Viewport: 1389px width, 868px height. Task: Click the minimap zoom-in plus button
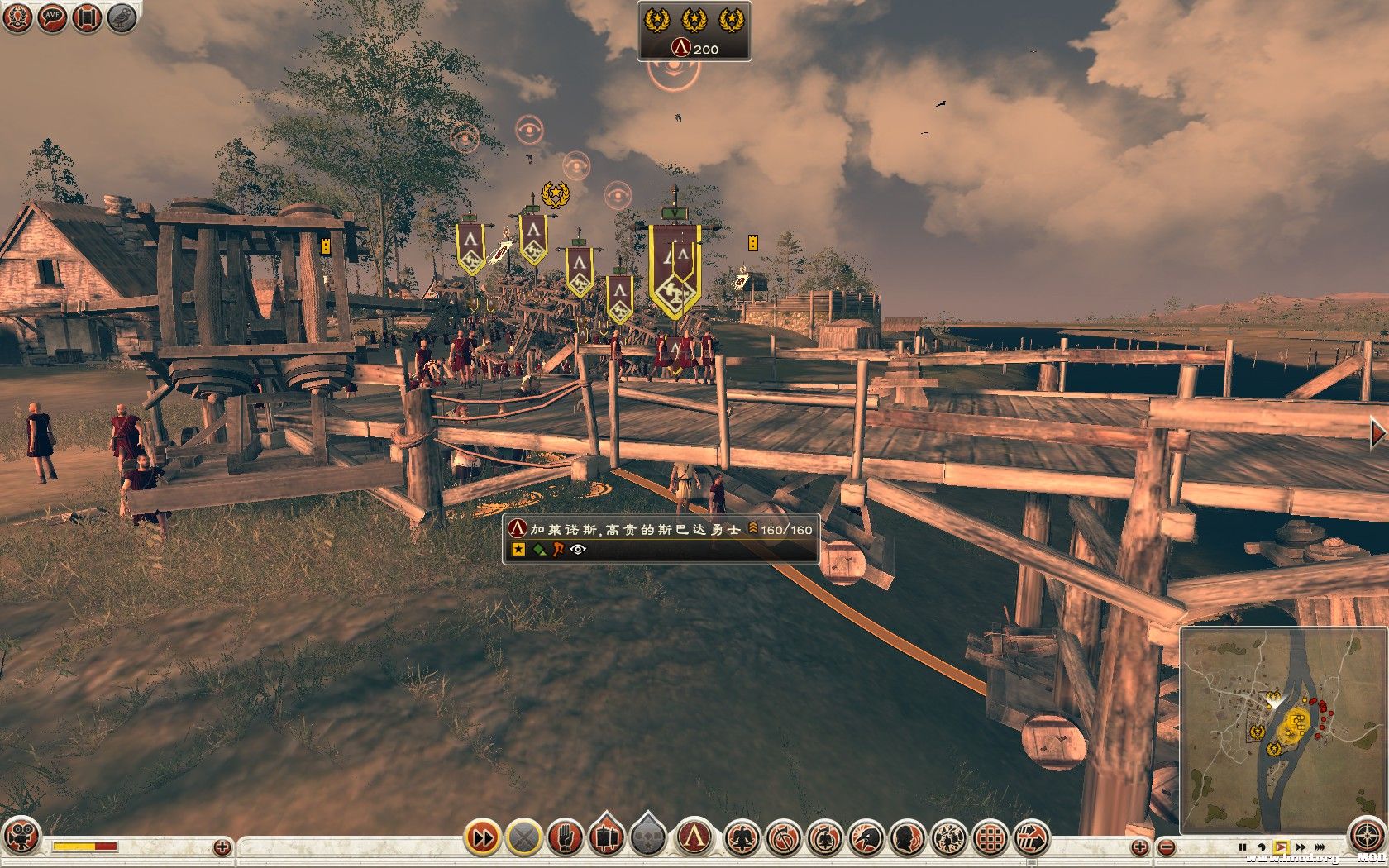[1139, 847]
